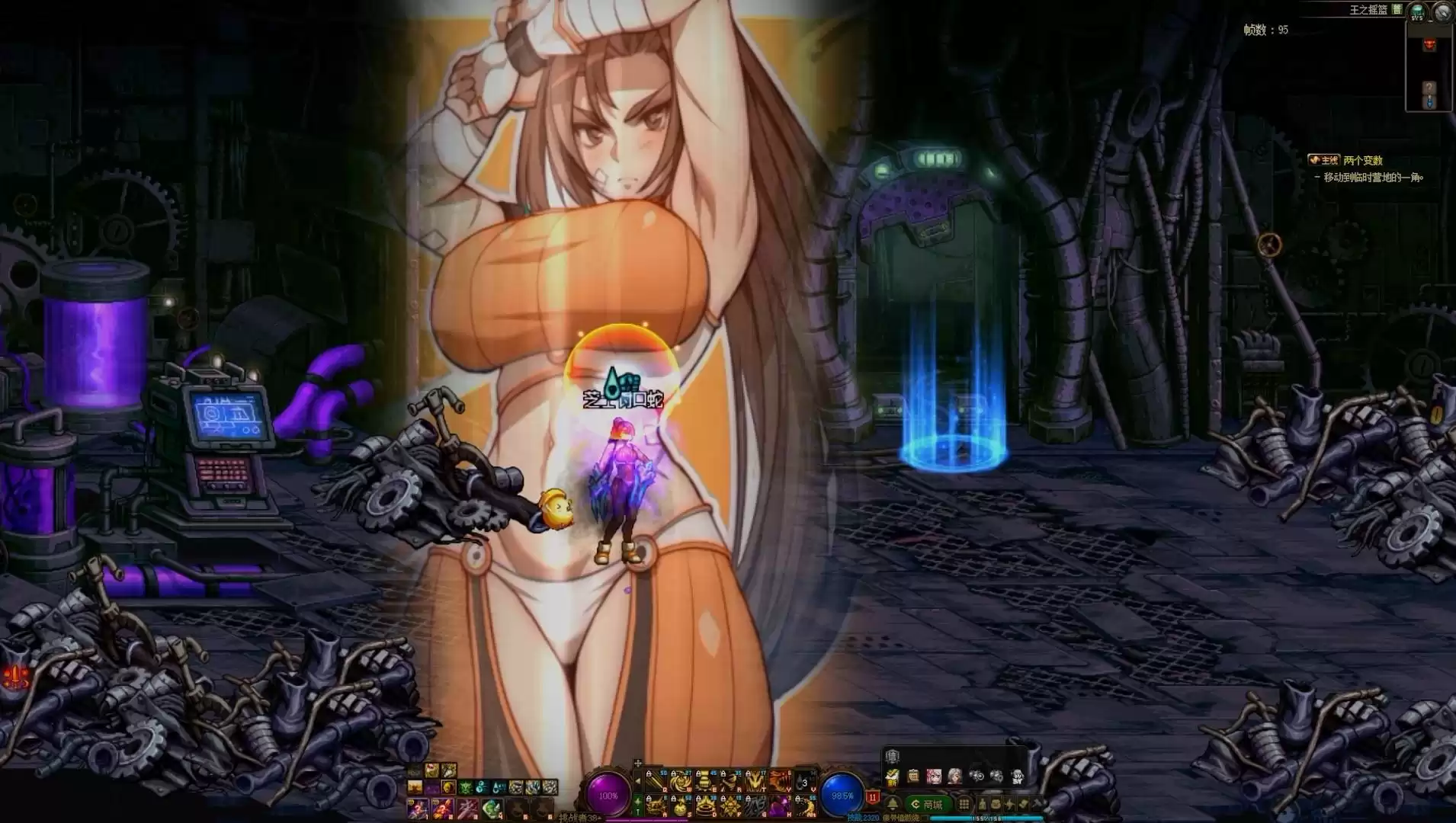Use the consumable in quick slot 1

pyautogui.click(x=417, y=808)
